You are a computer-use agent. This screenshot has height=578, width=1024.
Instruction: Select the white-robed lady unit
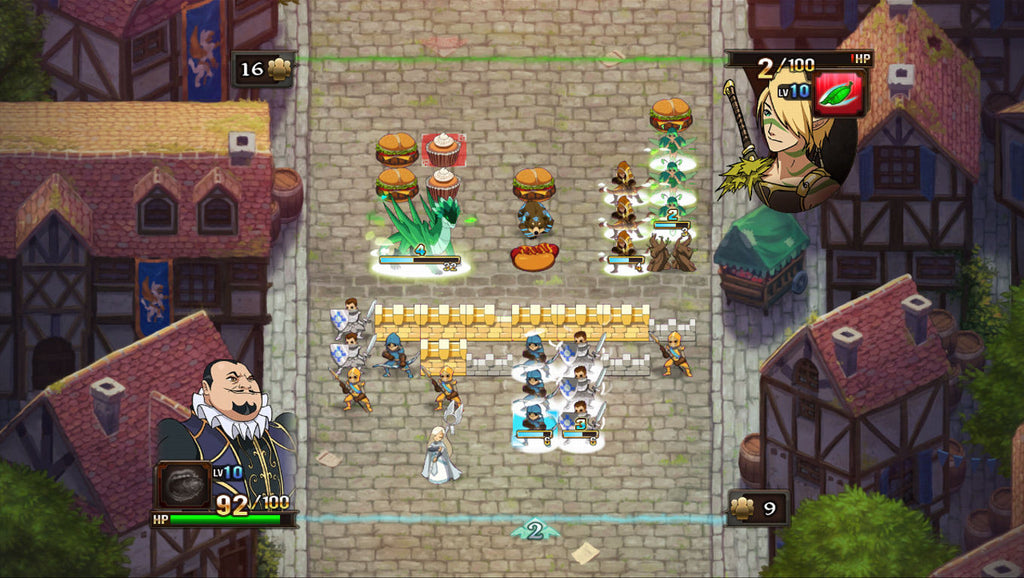[440, 455]
